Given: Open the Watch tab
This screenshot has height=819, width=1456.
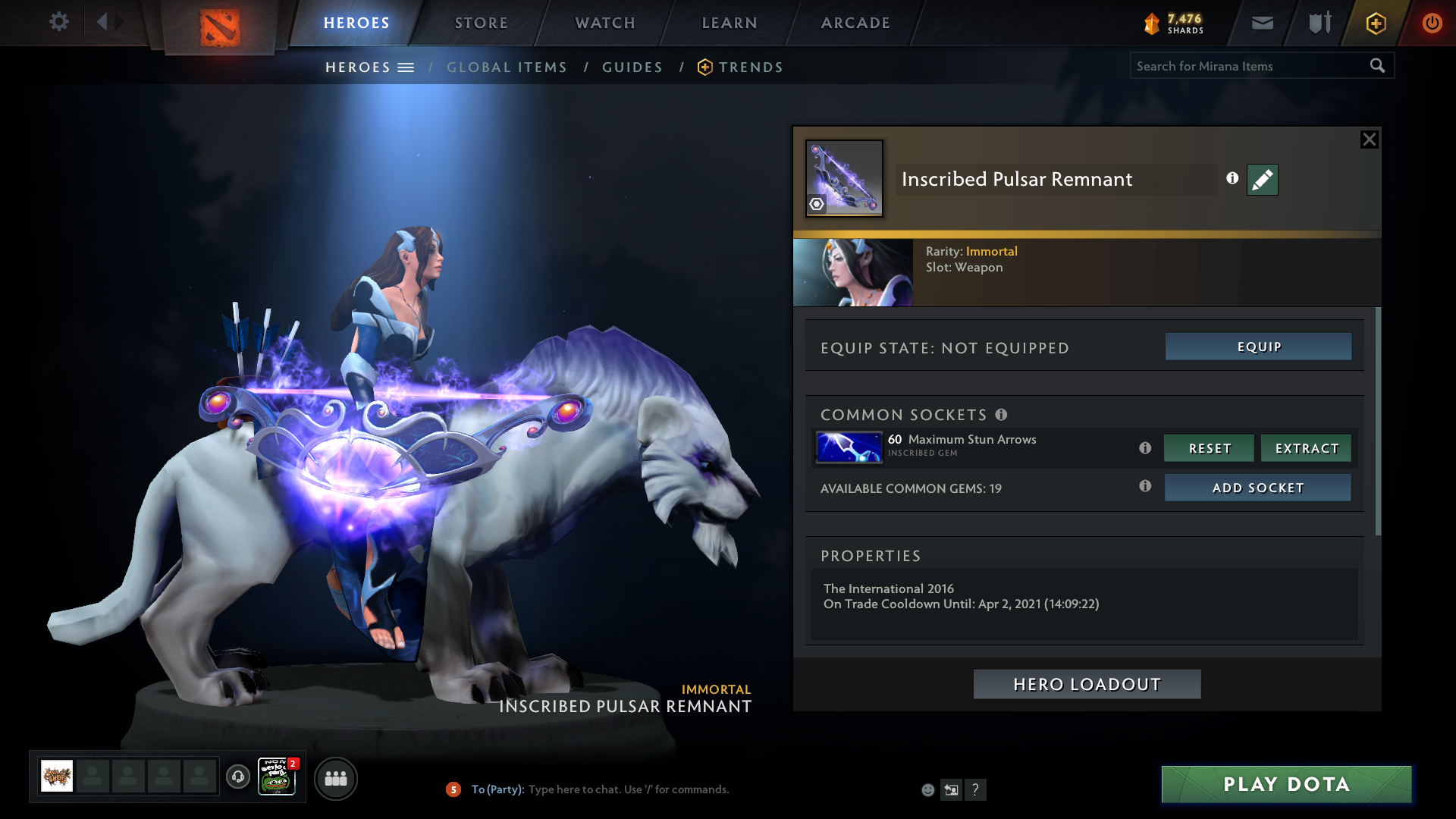Looking at the screenshot, I should tap(605, 23).
